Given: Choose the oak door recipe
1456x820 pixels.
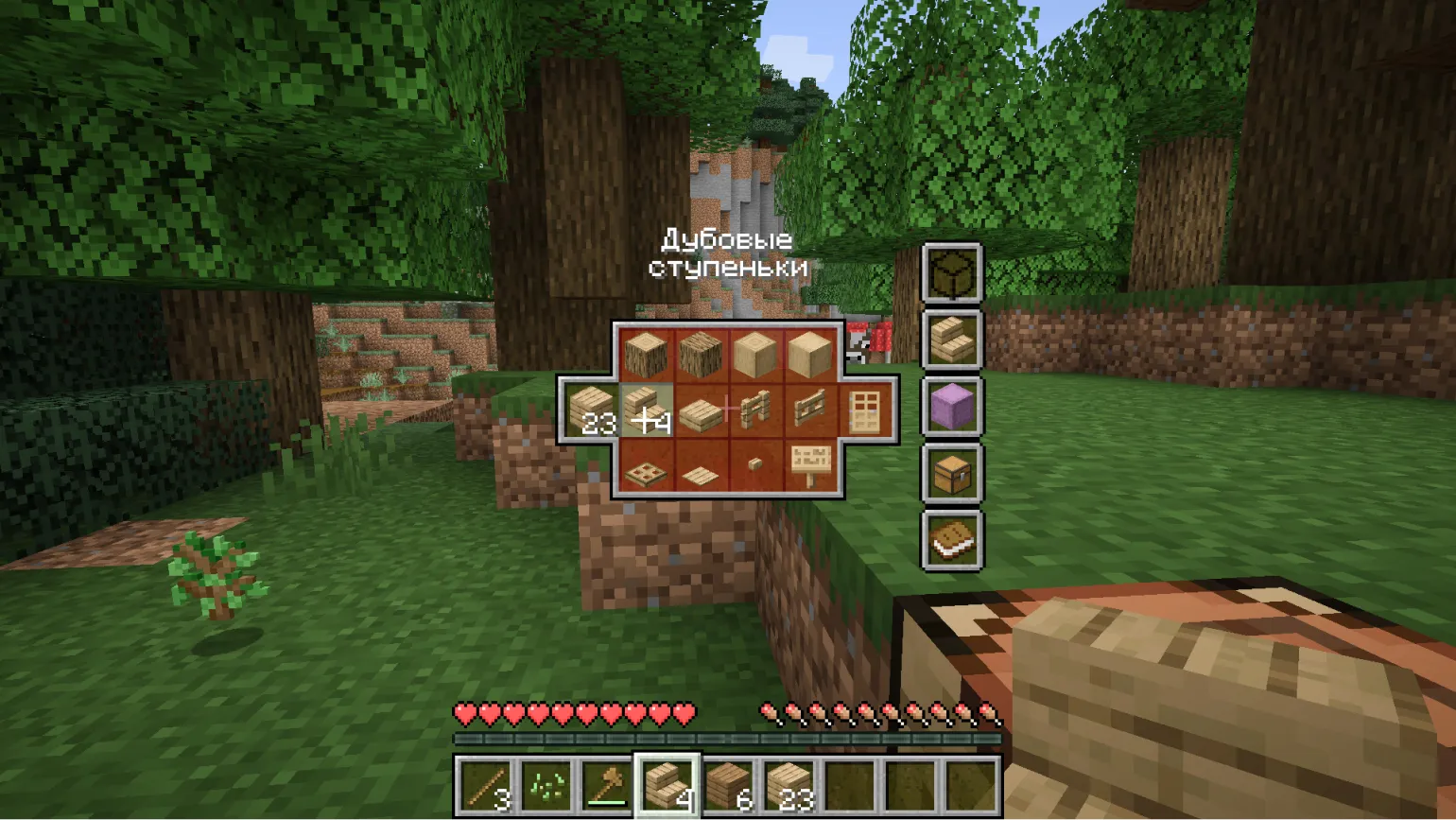Looking at the screenshot, I should (864, 410).
